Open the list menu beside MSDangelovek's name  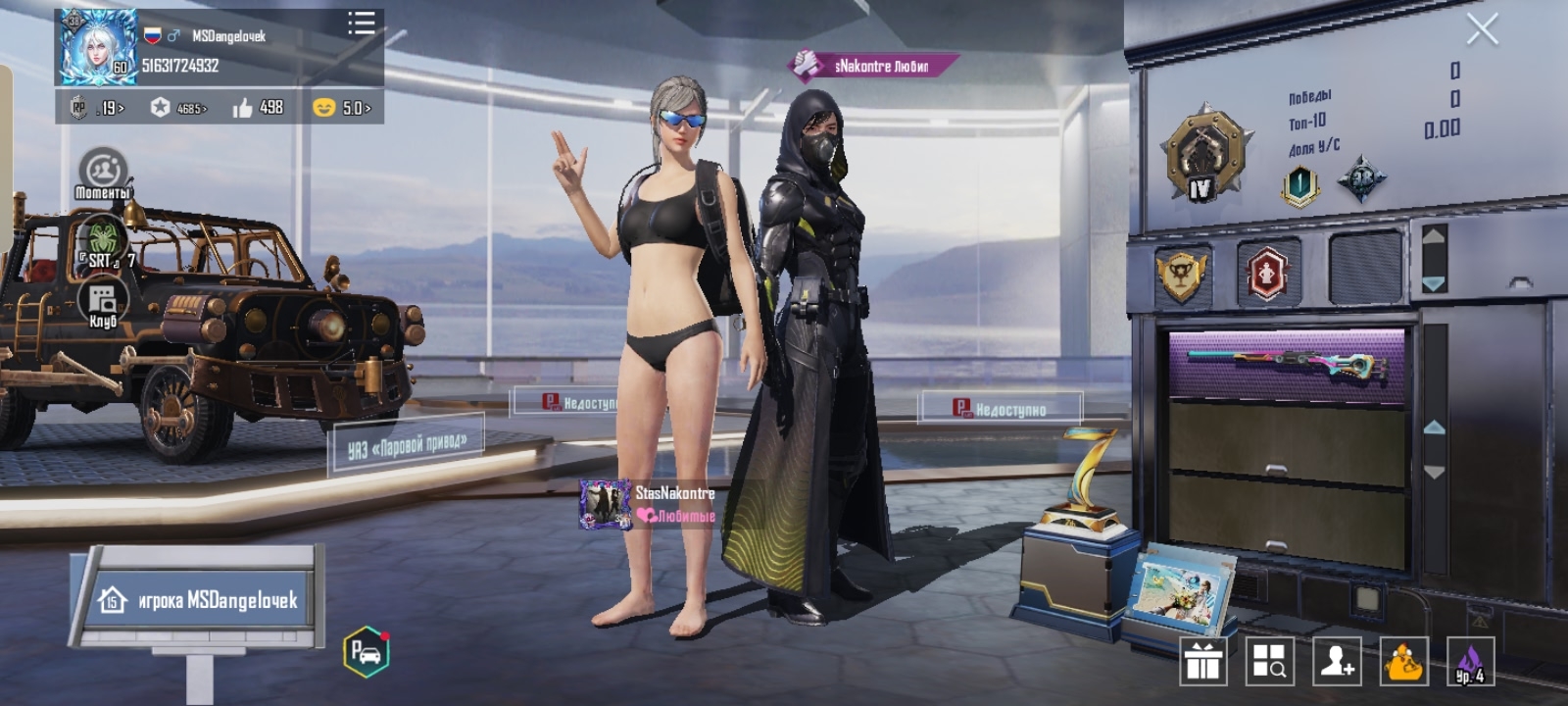tap(361, 24)
